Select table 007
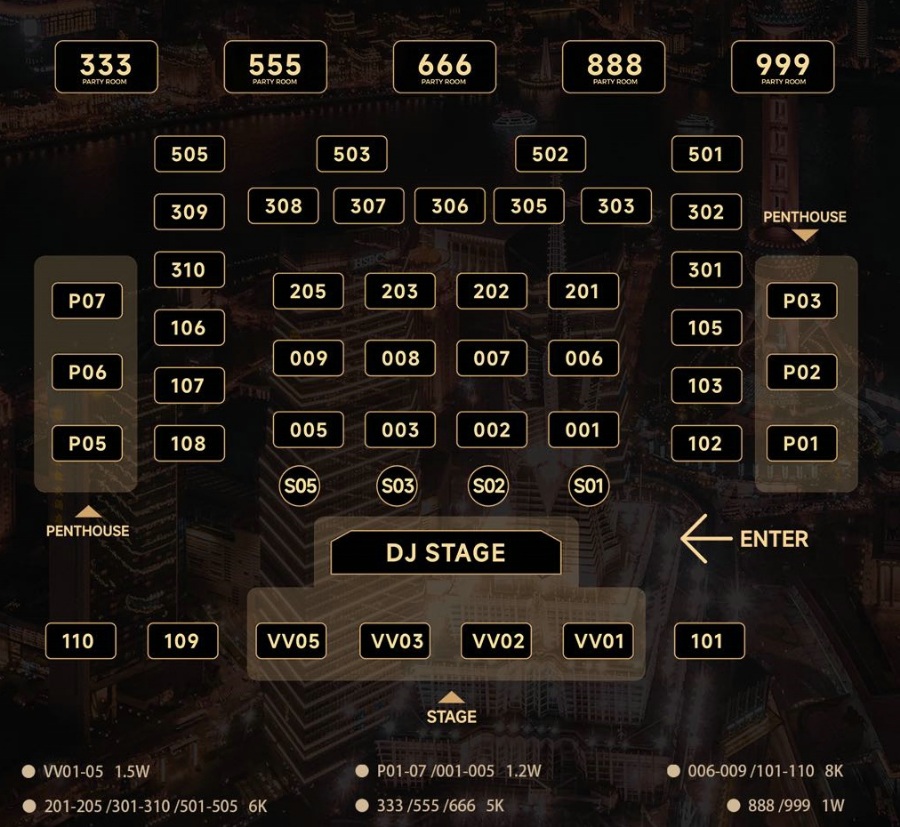The height and width of the screenshot is (827, 900). [x=492, y=358]
